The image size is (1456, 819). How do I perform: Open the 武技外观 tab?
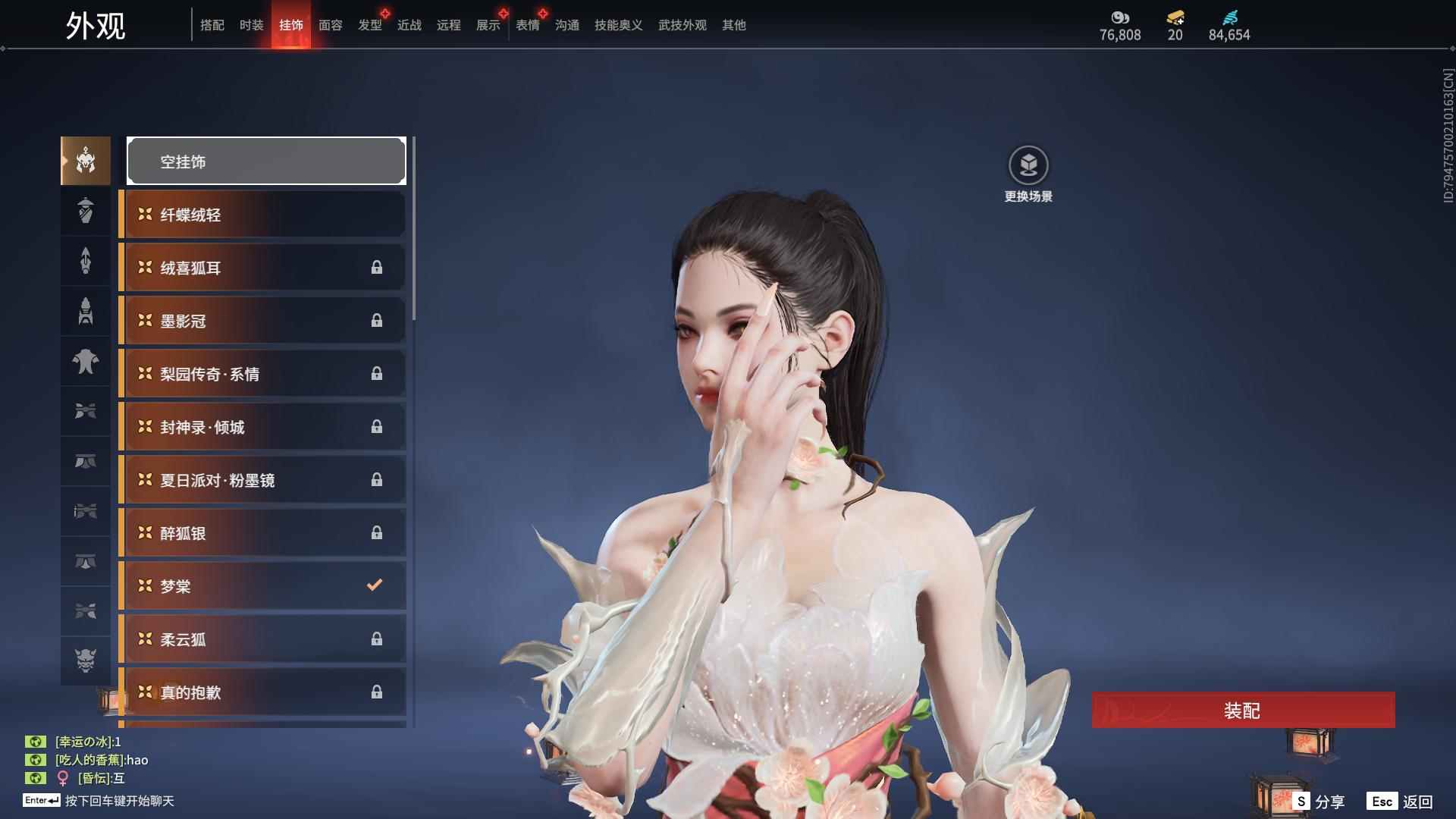coord(682,25)
